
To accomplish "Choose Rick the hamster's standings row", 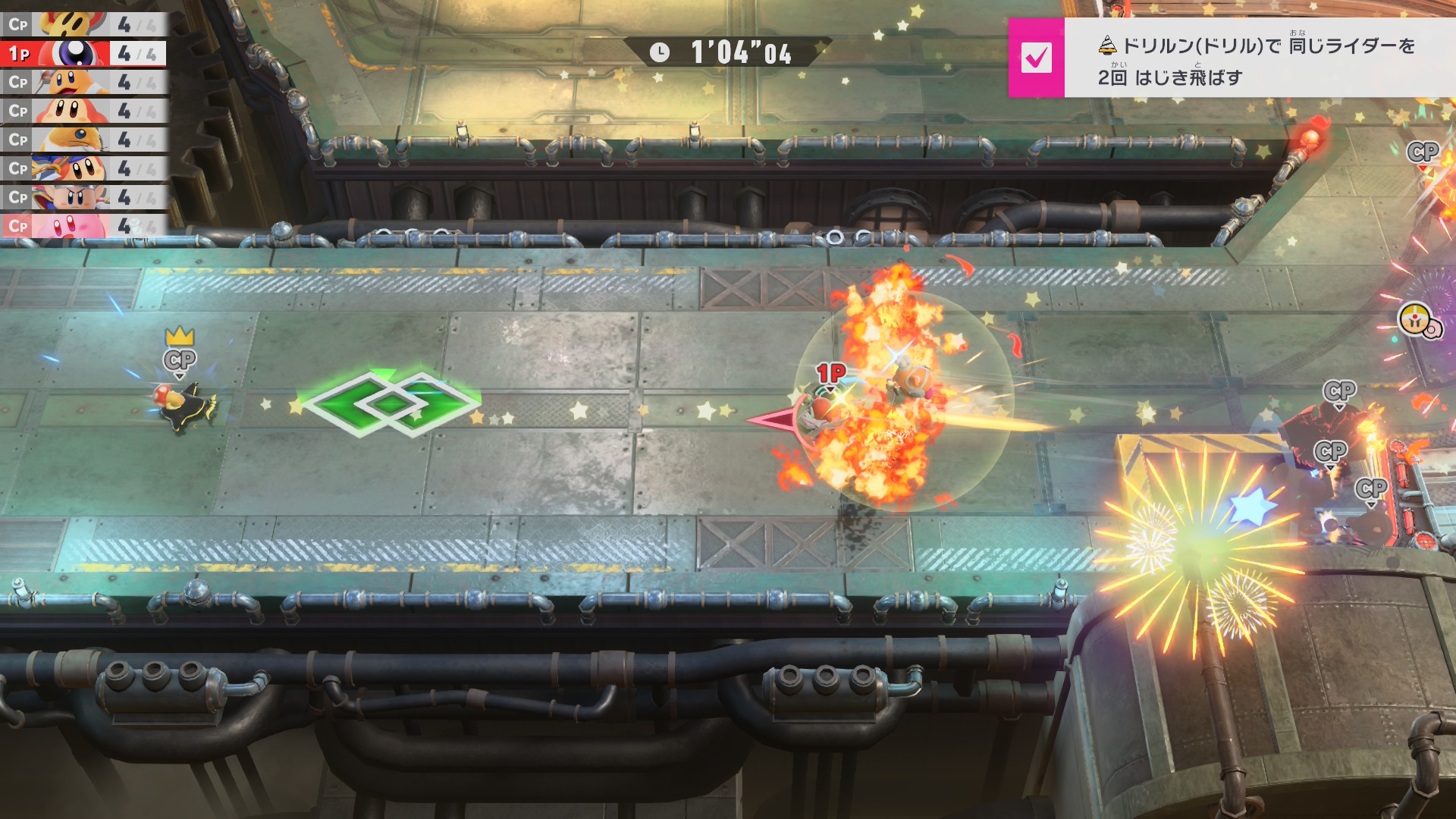I will click(83, 140).
